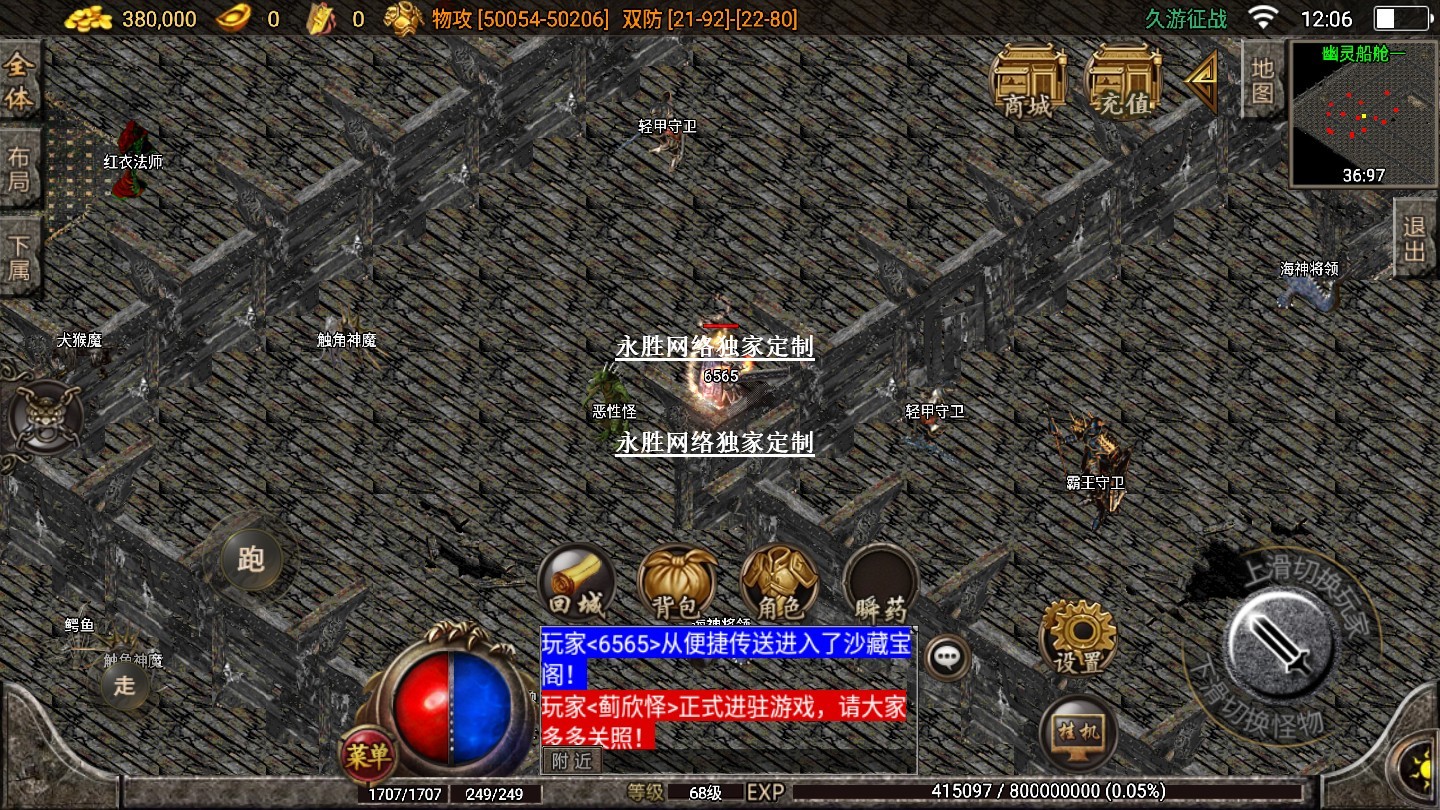1440x810 pixels.
Task: Open the 设置 settings gear
Action: point(1078,638)
